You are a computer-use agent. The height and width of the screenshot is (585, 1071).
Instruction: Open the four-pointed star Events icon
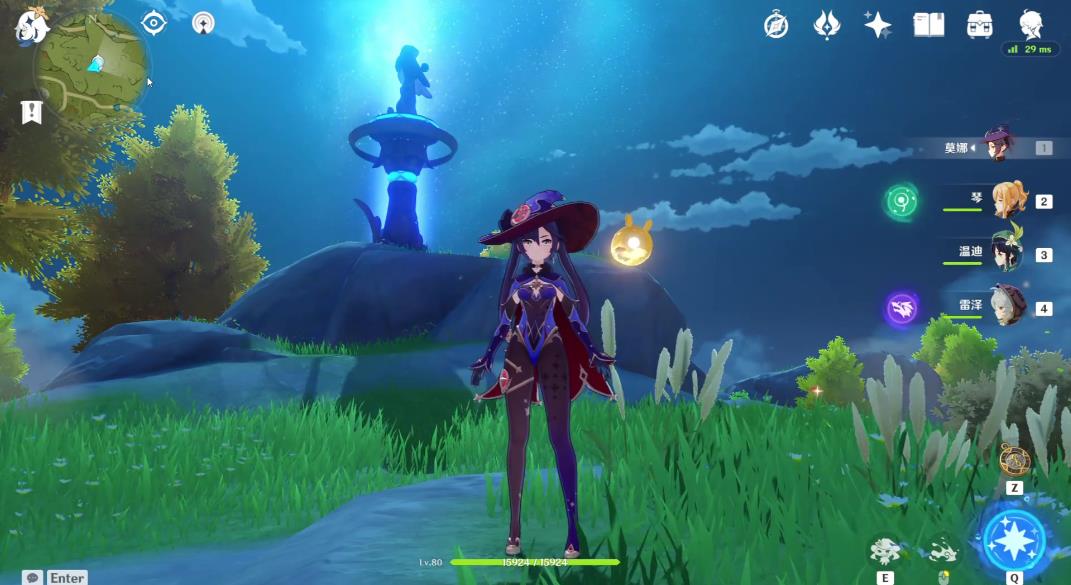coord(878,25)
